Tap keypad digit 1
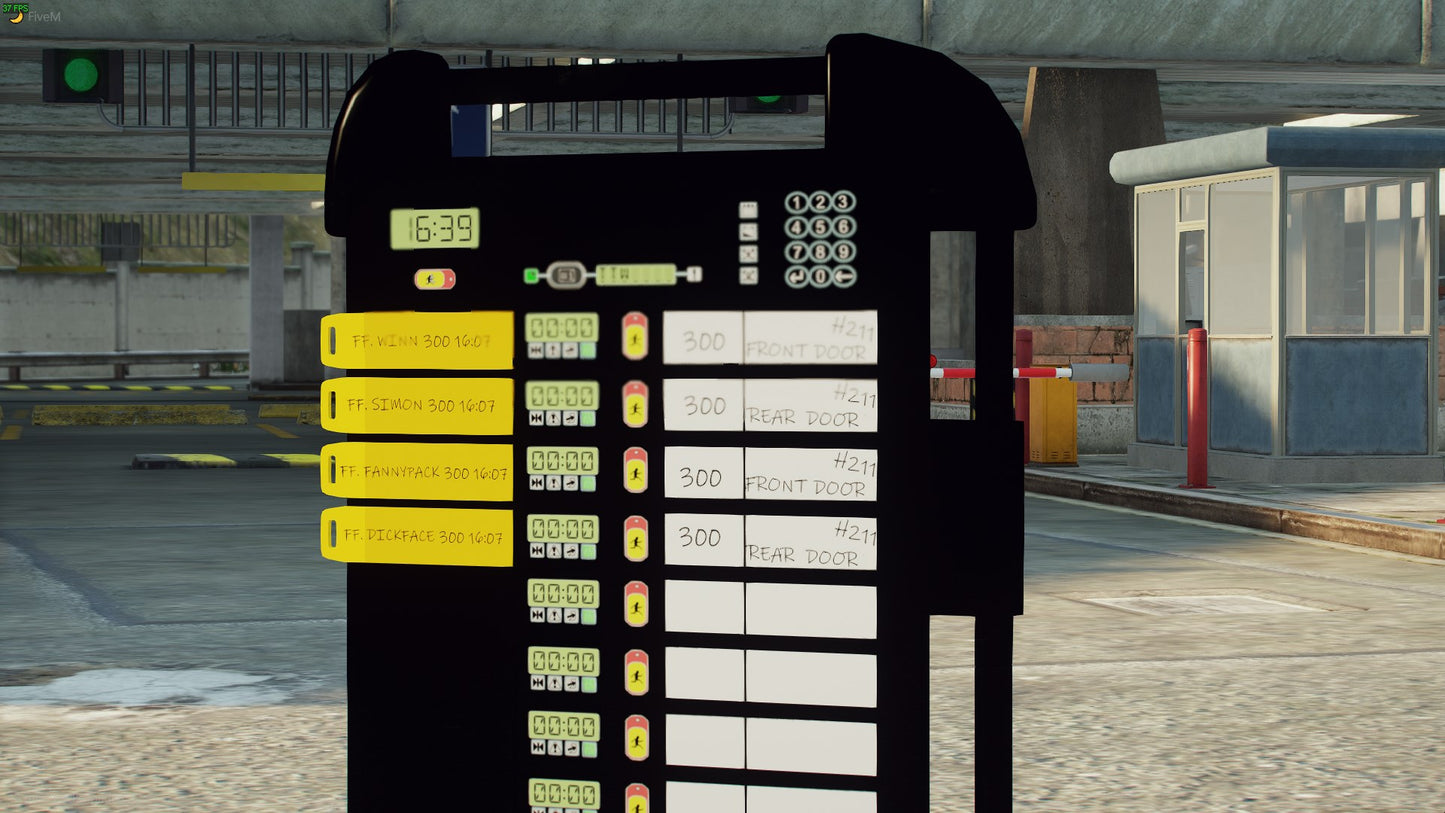Screen dimensions: 1445x813 pos(797,202)
